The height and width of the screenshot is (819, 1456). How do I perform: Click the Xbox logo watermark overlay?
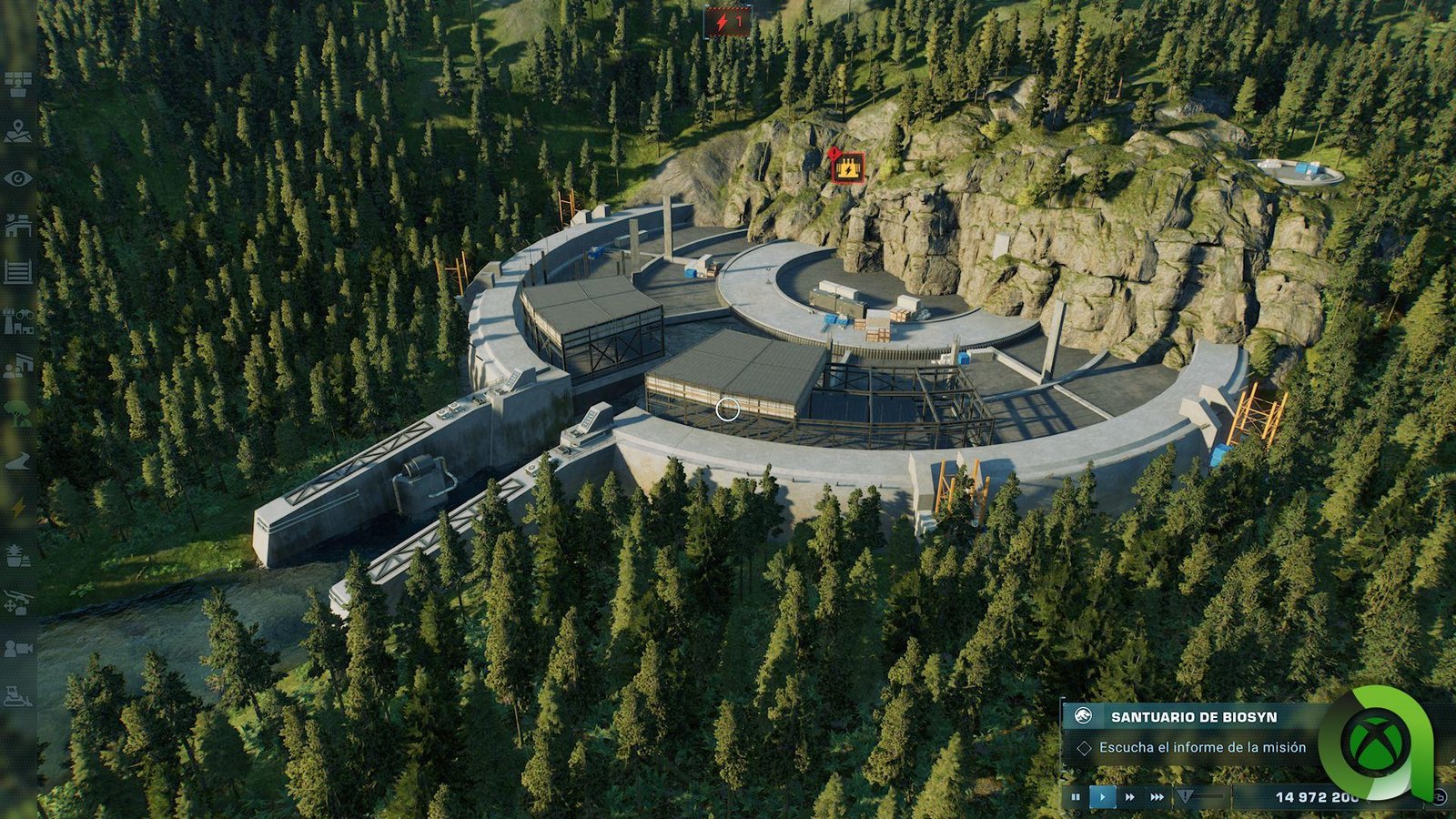(1375, 741)
